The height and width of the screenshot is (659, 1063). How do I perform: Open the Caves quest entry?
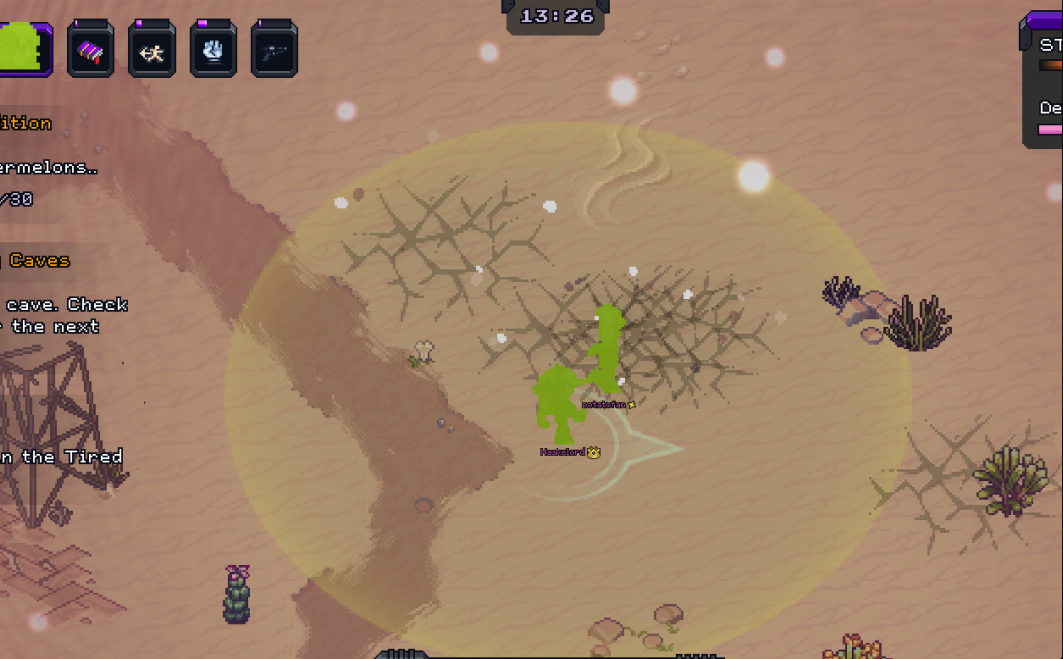click(x=40, y=261)
